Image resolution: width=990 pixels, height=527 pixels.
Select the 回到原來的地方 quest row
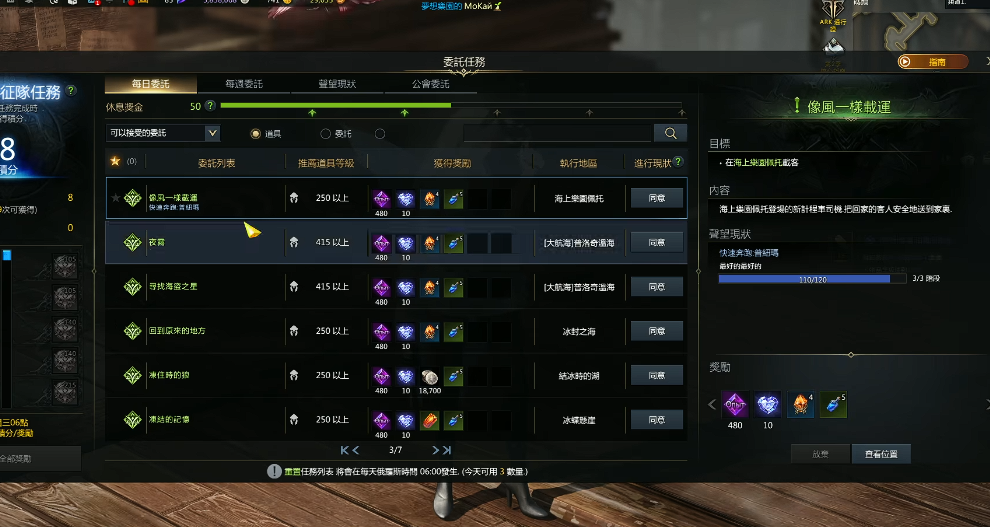[x=200, y=331]
